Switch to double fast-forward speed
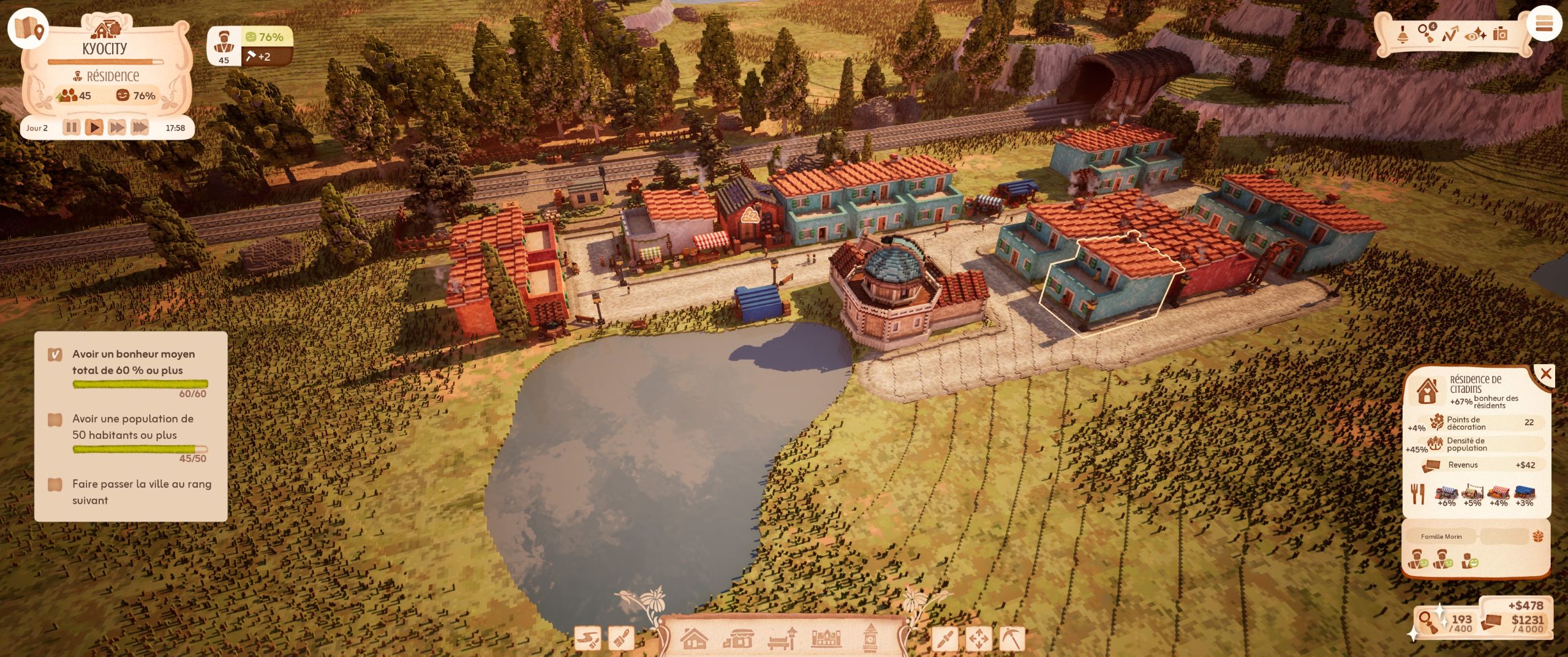The width and height of the screenshot is (1568, 657). click(x=116, y=127)
